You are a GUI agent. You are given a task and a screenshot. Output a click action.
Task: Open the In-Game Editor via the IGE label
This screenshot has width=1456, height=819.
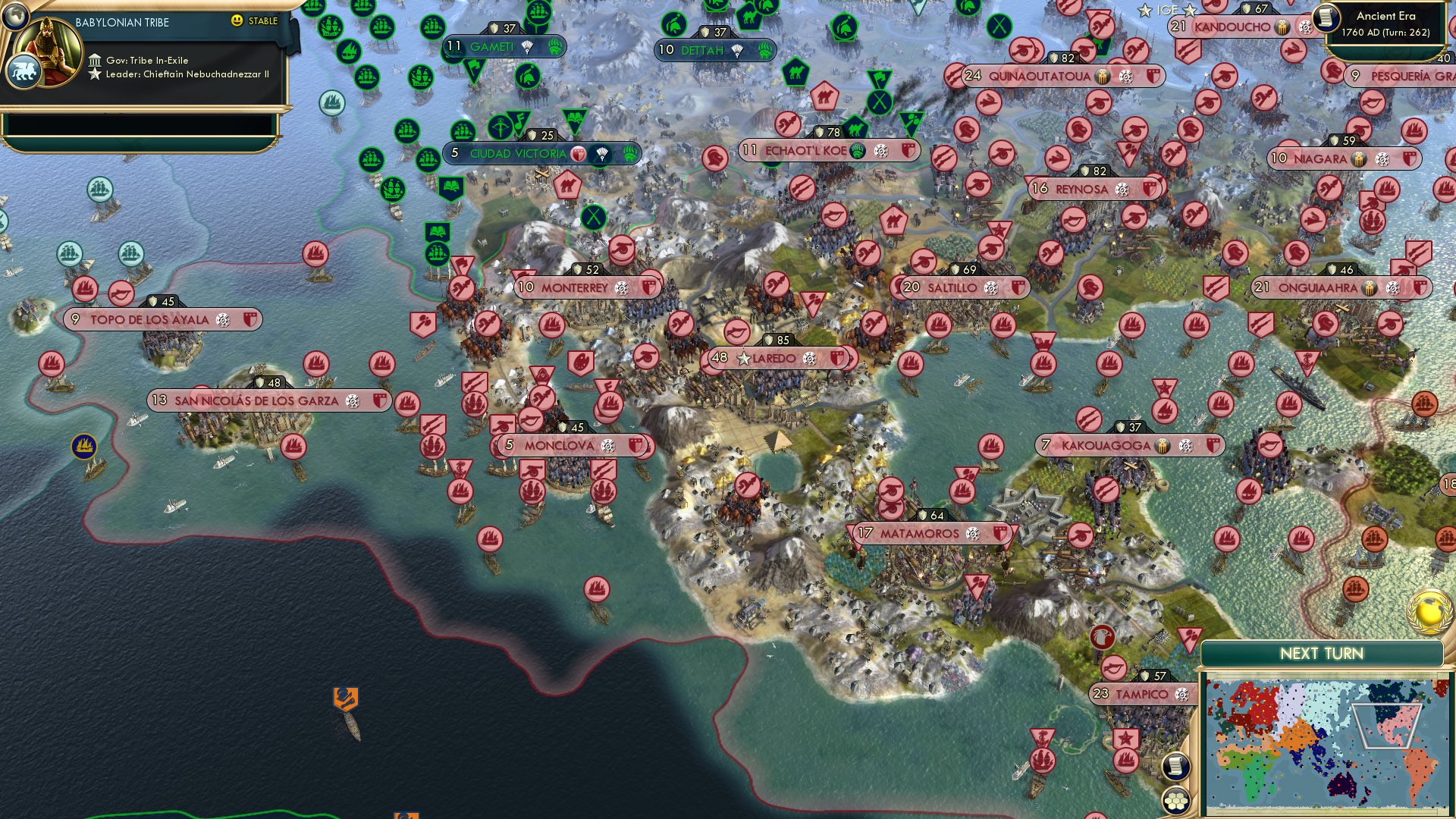click(x=1167, y=10)
